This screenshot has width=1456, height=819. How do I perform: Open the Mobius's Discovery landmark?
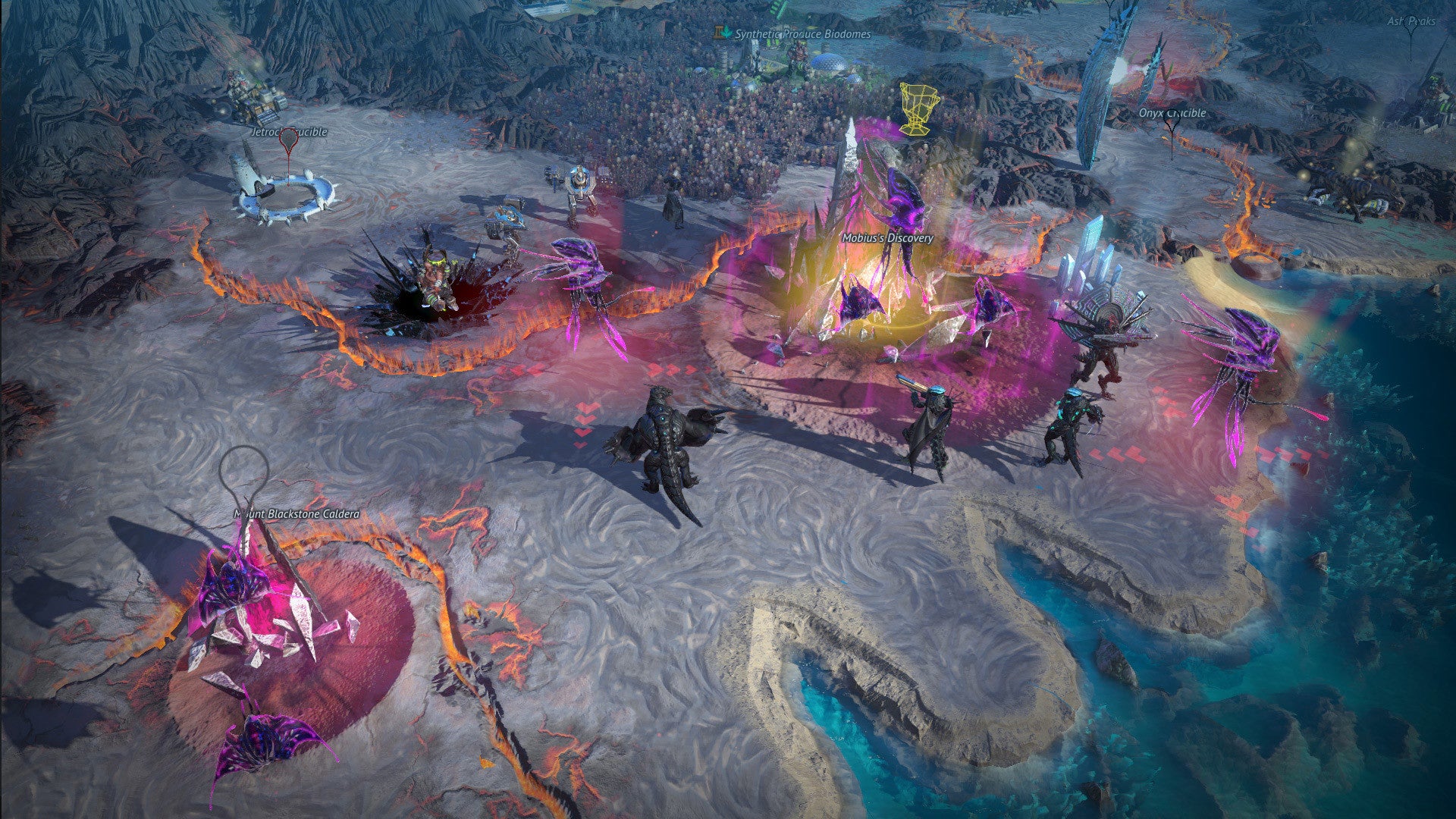point(888,237)
